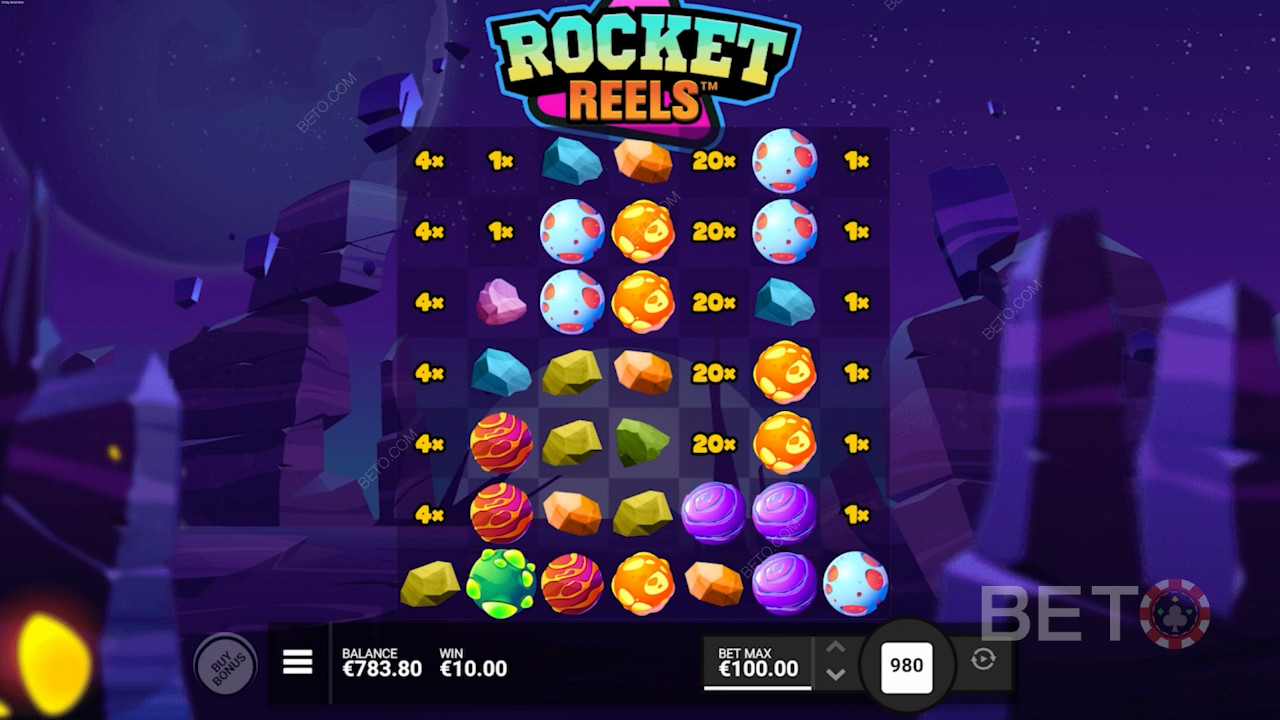Image resolution: width=1280 pixels, height=720 pixels.
Task: Click the Buy Bonus button
Action: pyautogui.click(x=228, y=664)
